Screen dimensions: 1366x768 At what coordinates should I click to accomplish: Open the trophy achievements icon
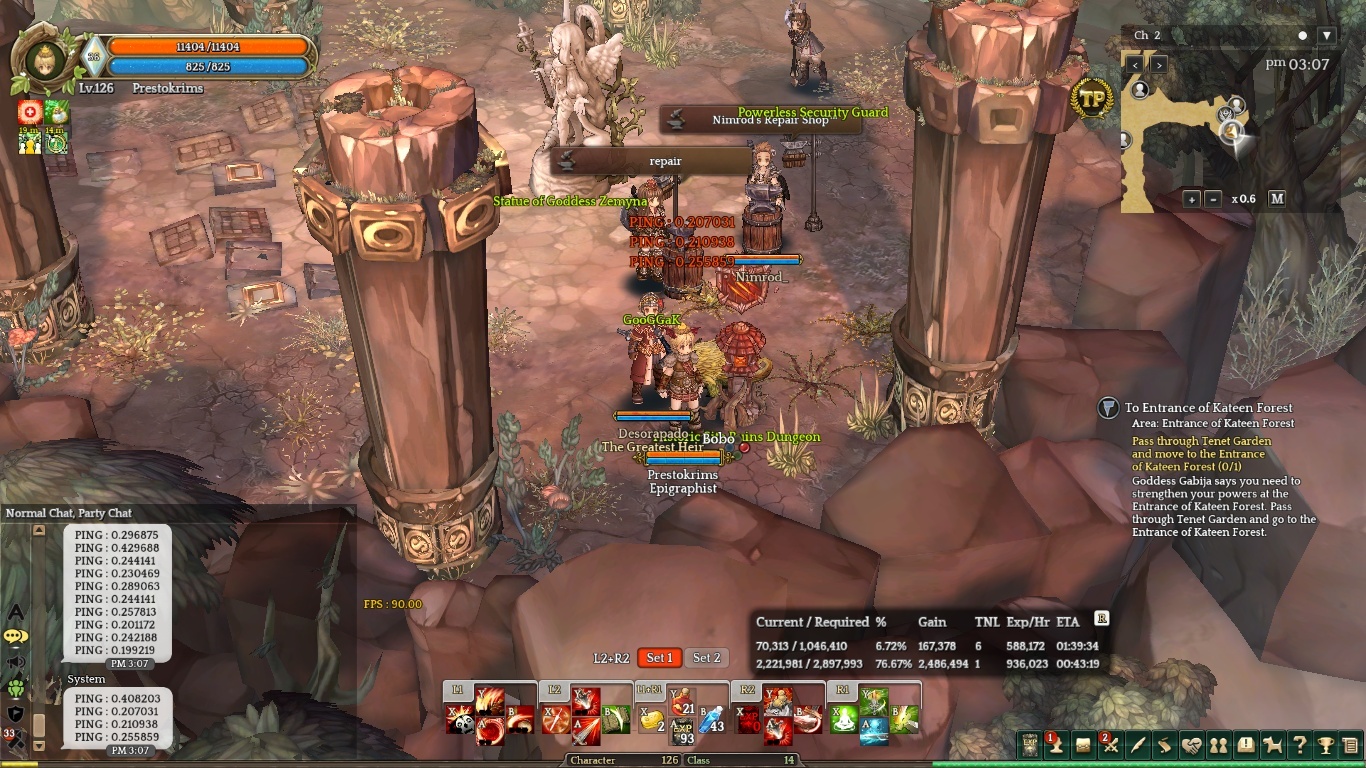pos(1326,745)
